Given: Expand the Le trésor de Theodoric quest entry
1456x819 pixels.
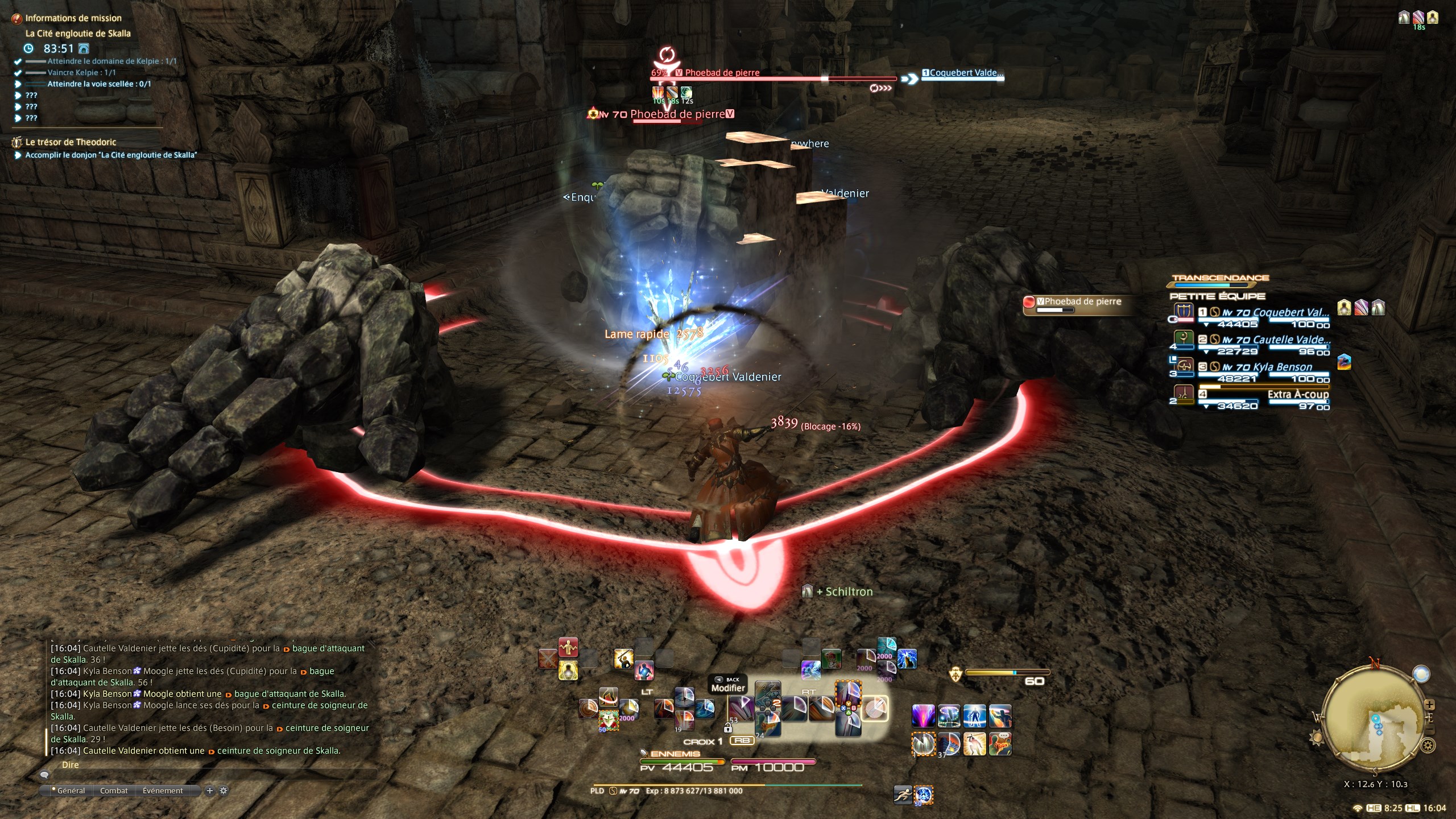Looking at the screenshot, I should point(71,142).
